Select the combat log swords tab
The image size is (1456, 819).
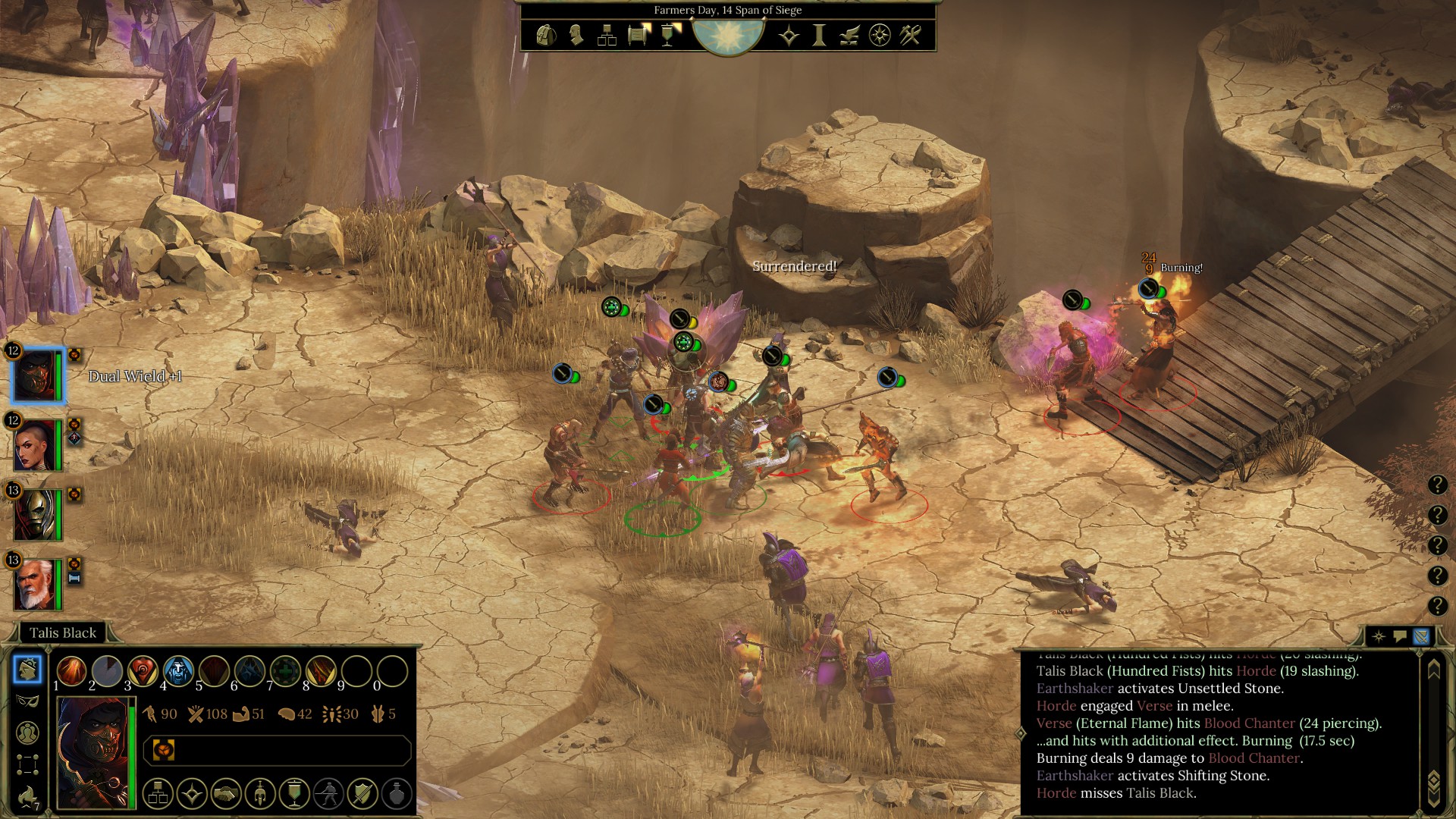[x=1421, y=636]
